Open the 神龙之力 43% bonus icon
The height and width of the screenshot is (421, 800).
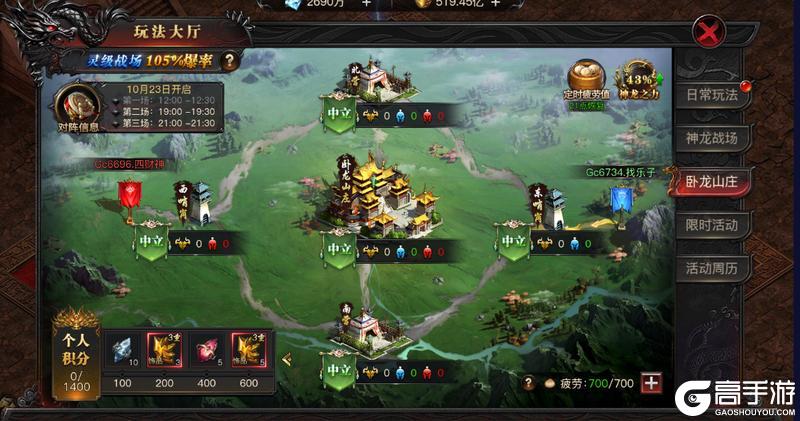coord(638,80)
